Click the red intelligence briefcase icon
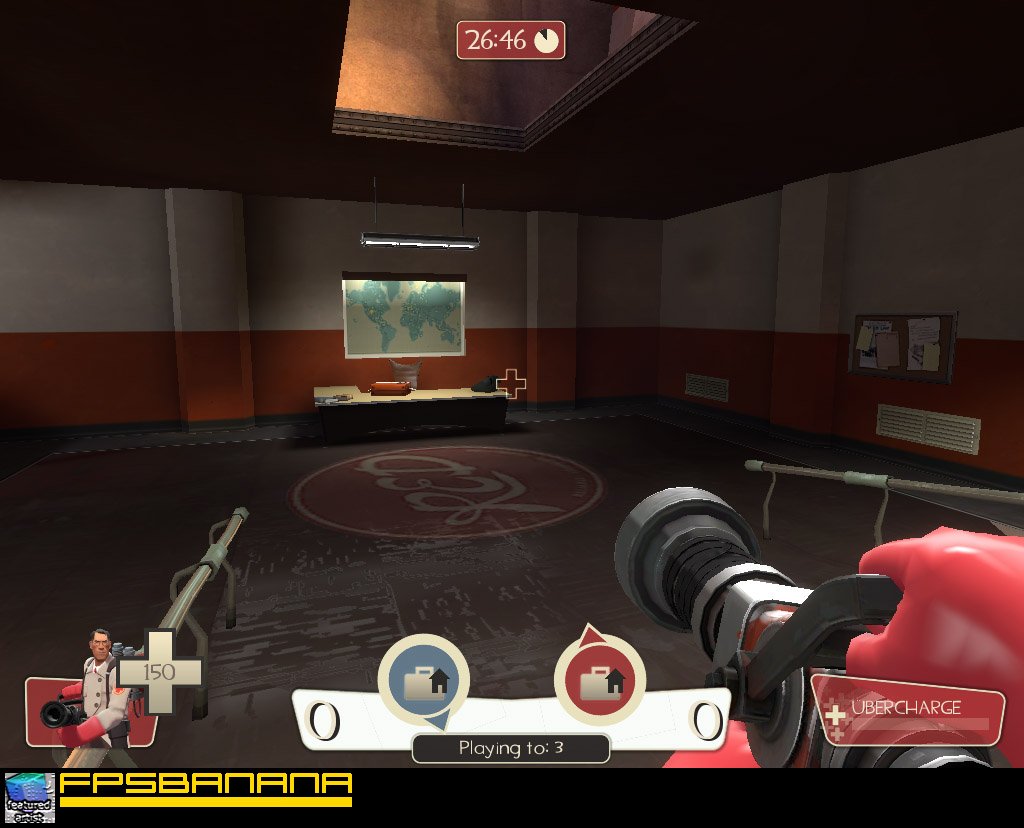This screenshot has height=828, width=1024. (x=599, y=684)
